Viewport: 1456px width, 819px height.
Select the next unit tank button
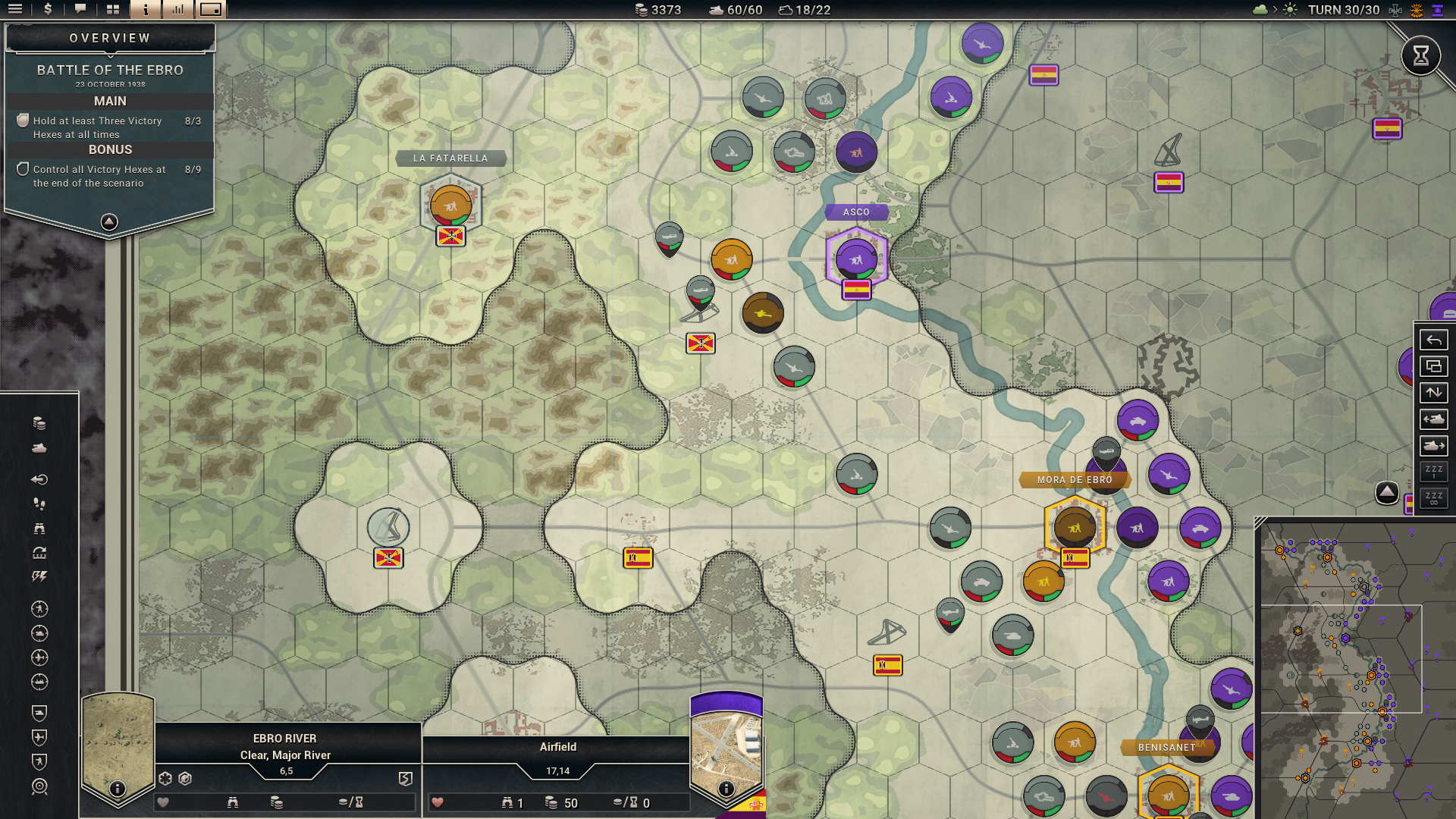coord(1433,446)
